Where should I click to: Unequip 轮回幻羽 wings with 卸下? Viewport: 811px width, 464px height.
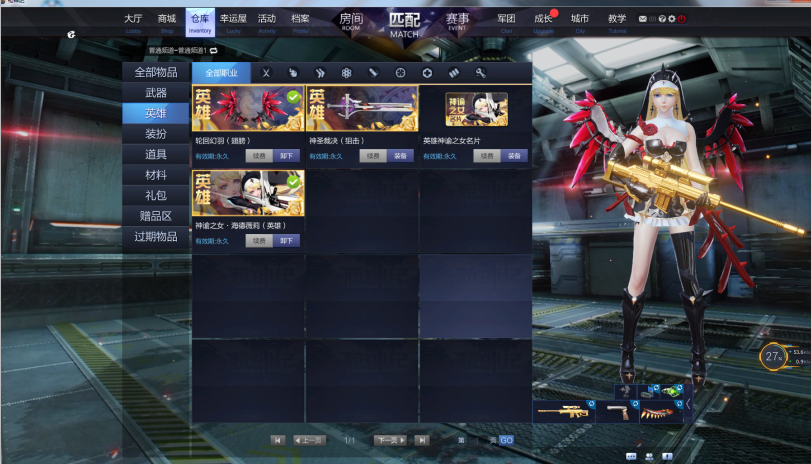coord(287,156)
